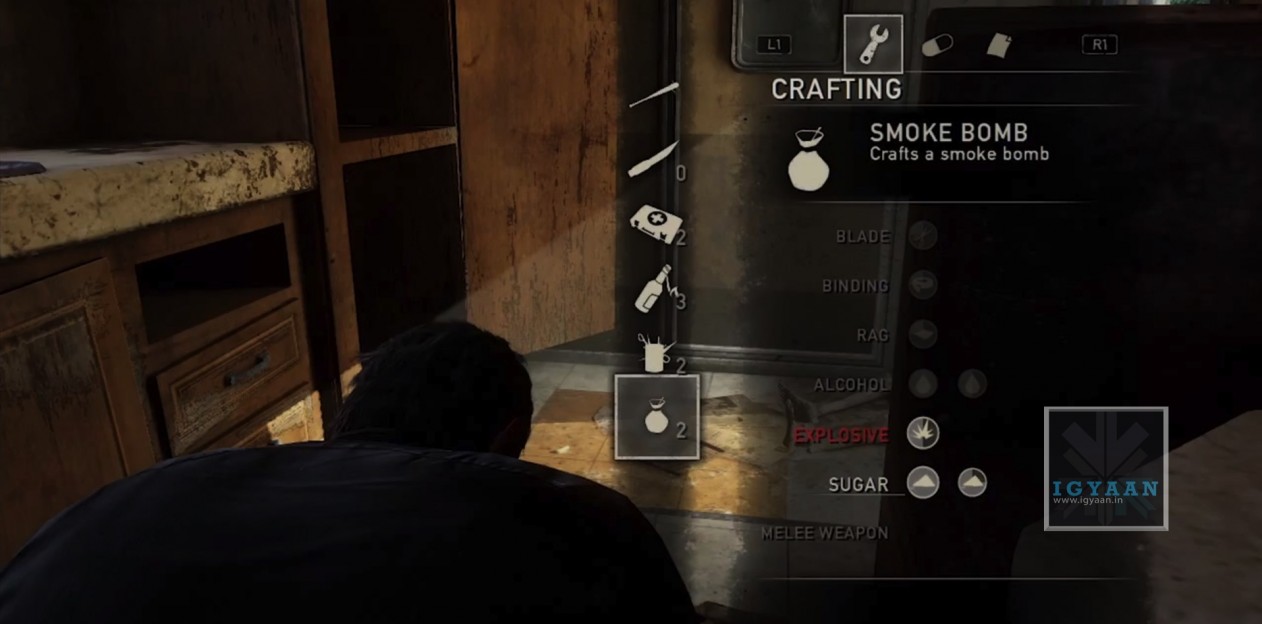Click the Blade ingredient row

tap(862, 236)
